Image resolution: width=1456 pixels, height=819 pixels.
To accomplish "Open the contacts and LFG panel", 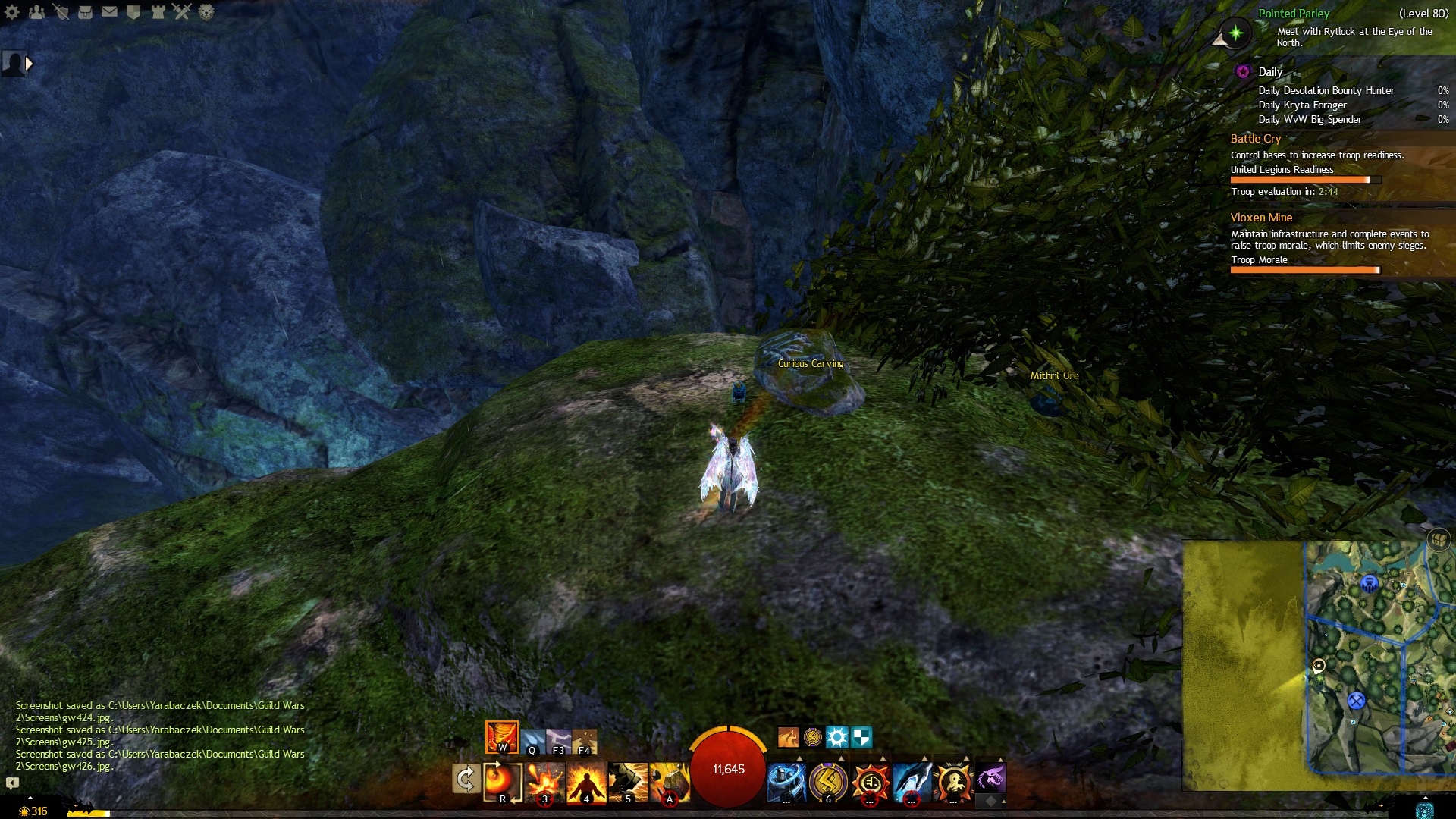I will (x=36, y=12).
